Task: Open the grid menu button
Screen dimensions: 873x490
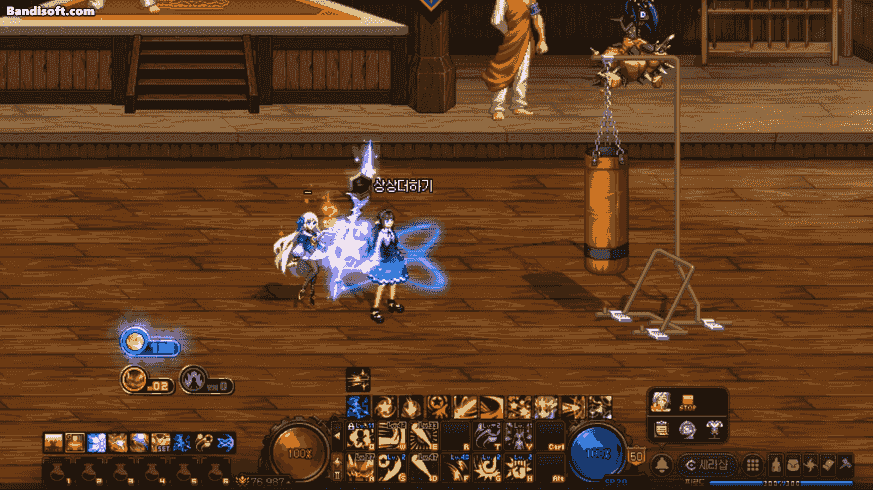Action: click(x=752, y=465)
